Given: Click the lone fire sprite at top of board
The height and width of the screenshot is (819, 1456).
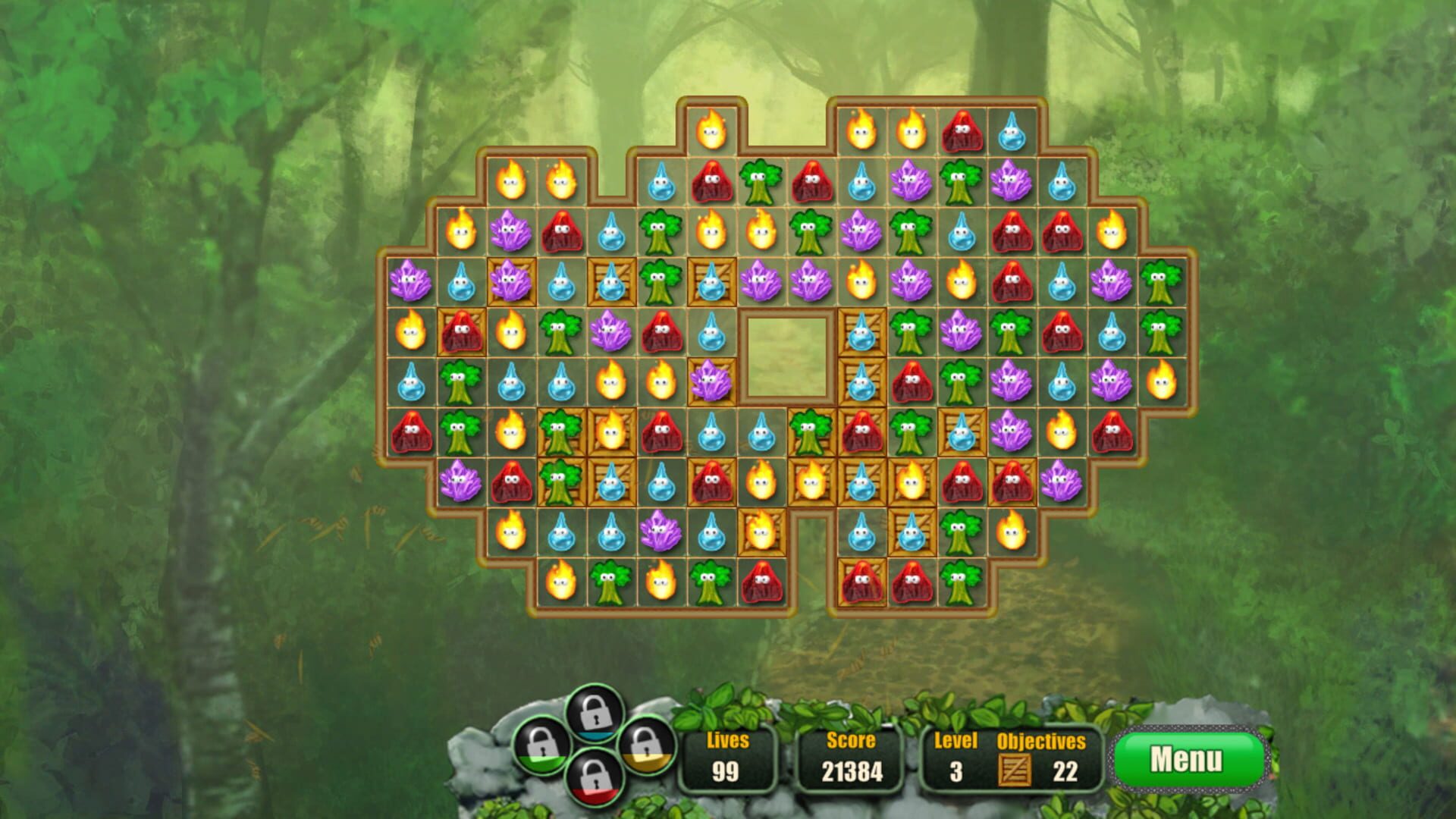Looking at the screenshot, I should (710, 130).
